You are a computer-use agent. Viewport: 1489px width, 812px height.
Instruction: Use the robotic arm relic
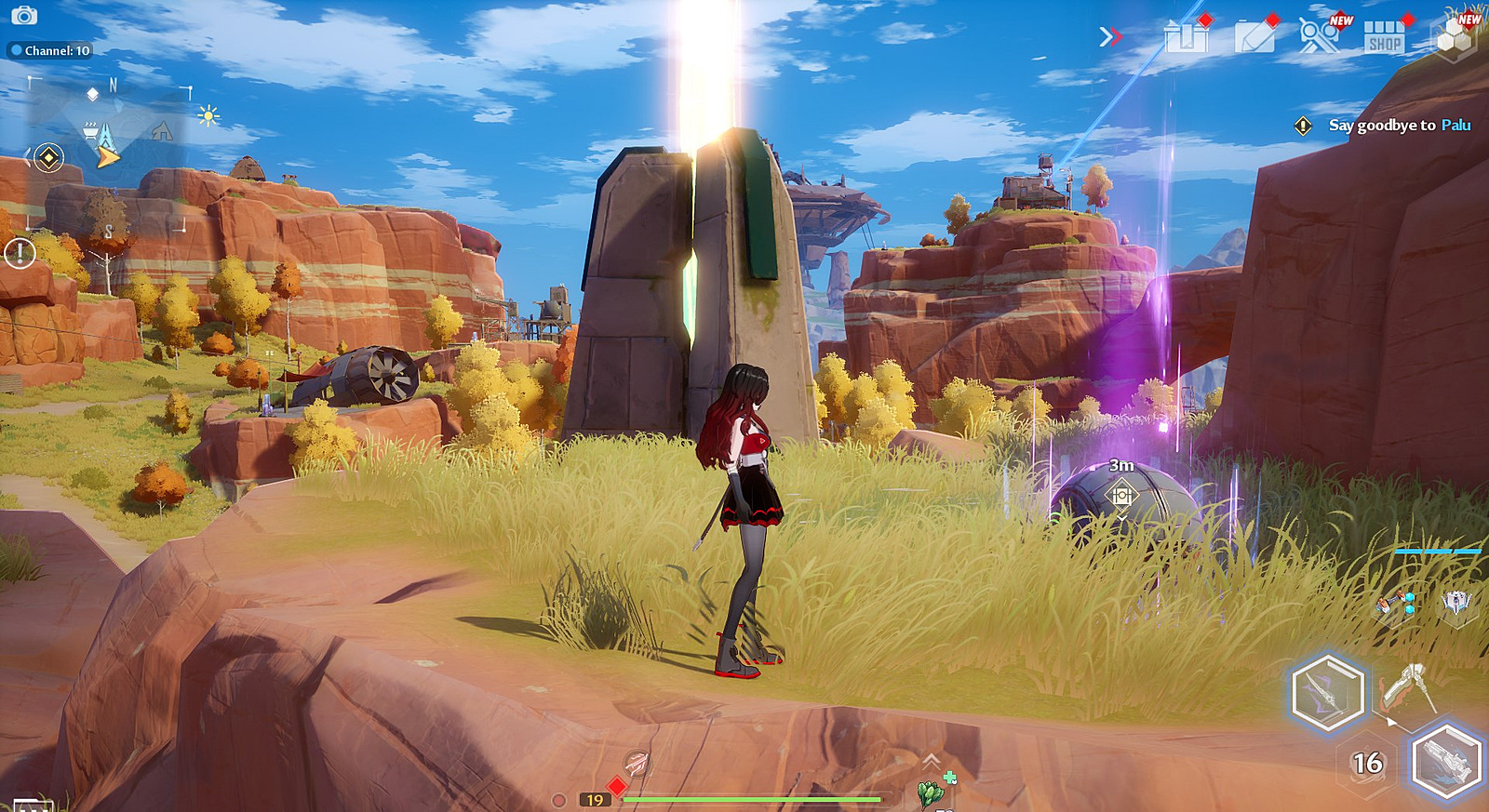[x=1394, y=602]
